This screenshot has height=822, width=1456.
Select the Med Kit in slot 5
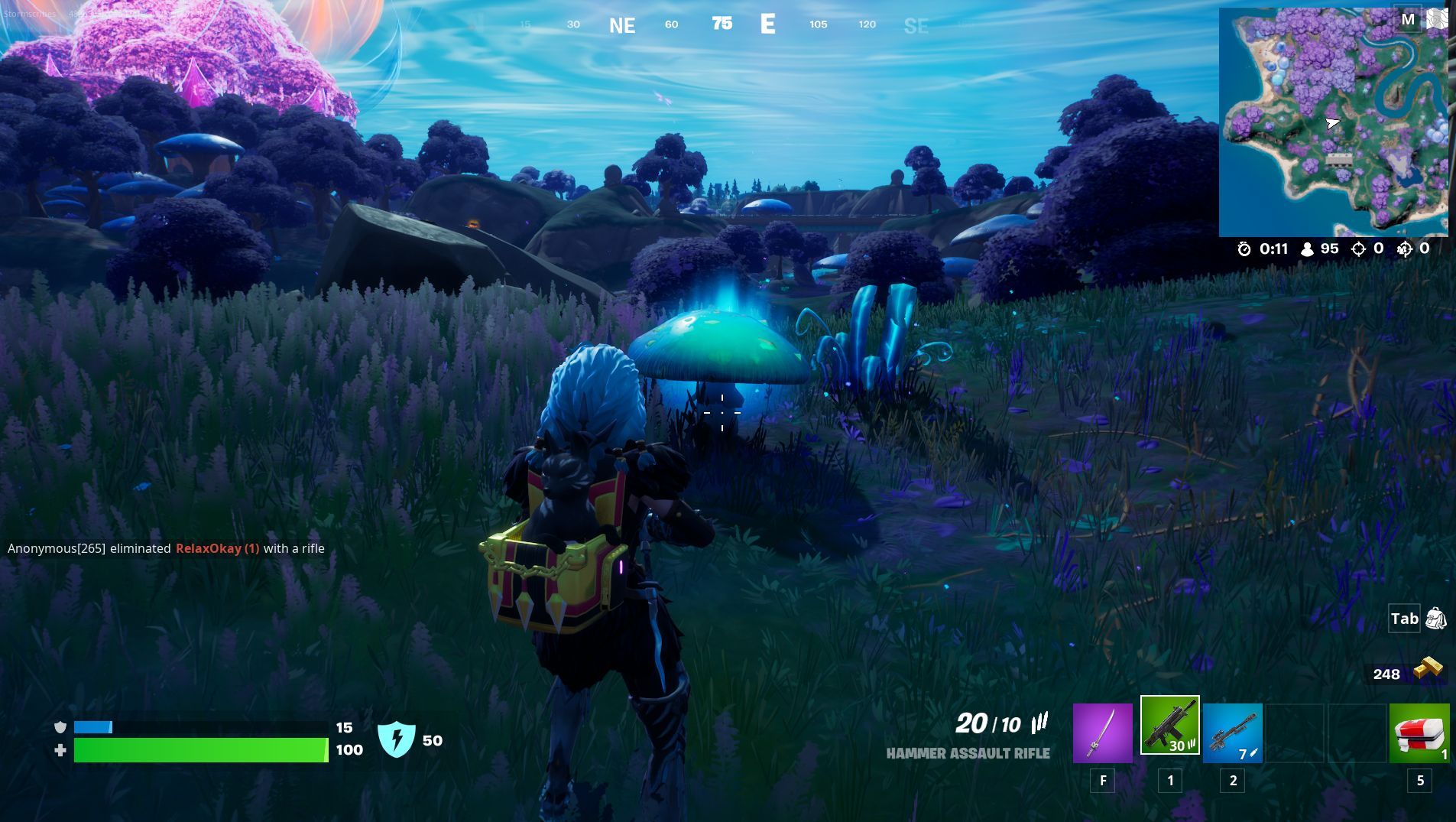[1419, 733]
